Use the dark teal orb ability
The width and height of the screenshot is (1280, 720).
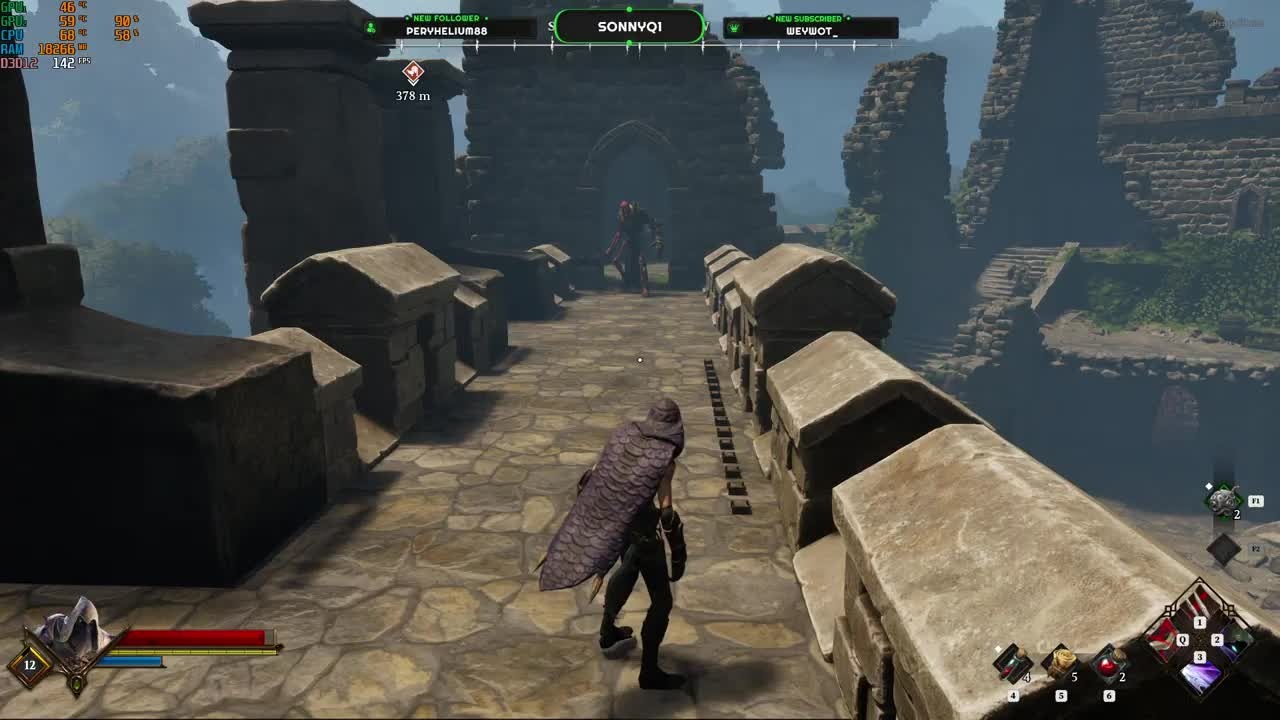[1236, 640]
